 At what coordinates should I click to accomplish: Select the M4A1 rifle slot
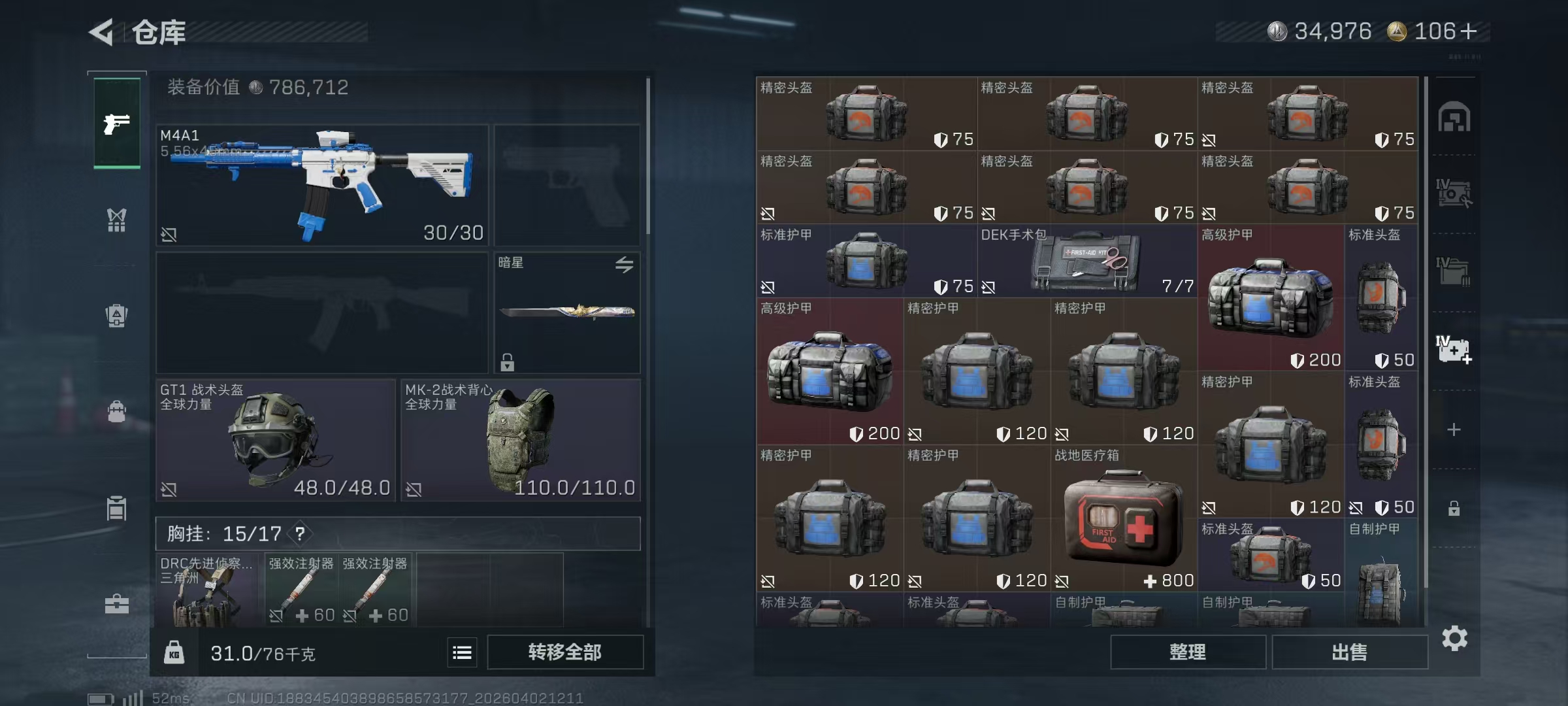pos(322,185)
